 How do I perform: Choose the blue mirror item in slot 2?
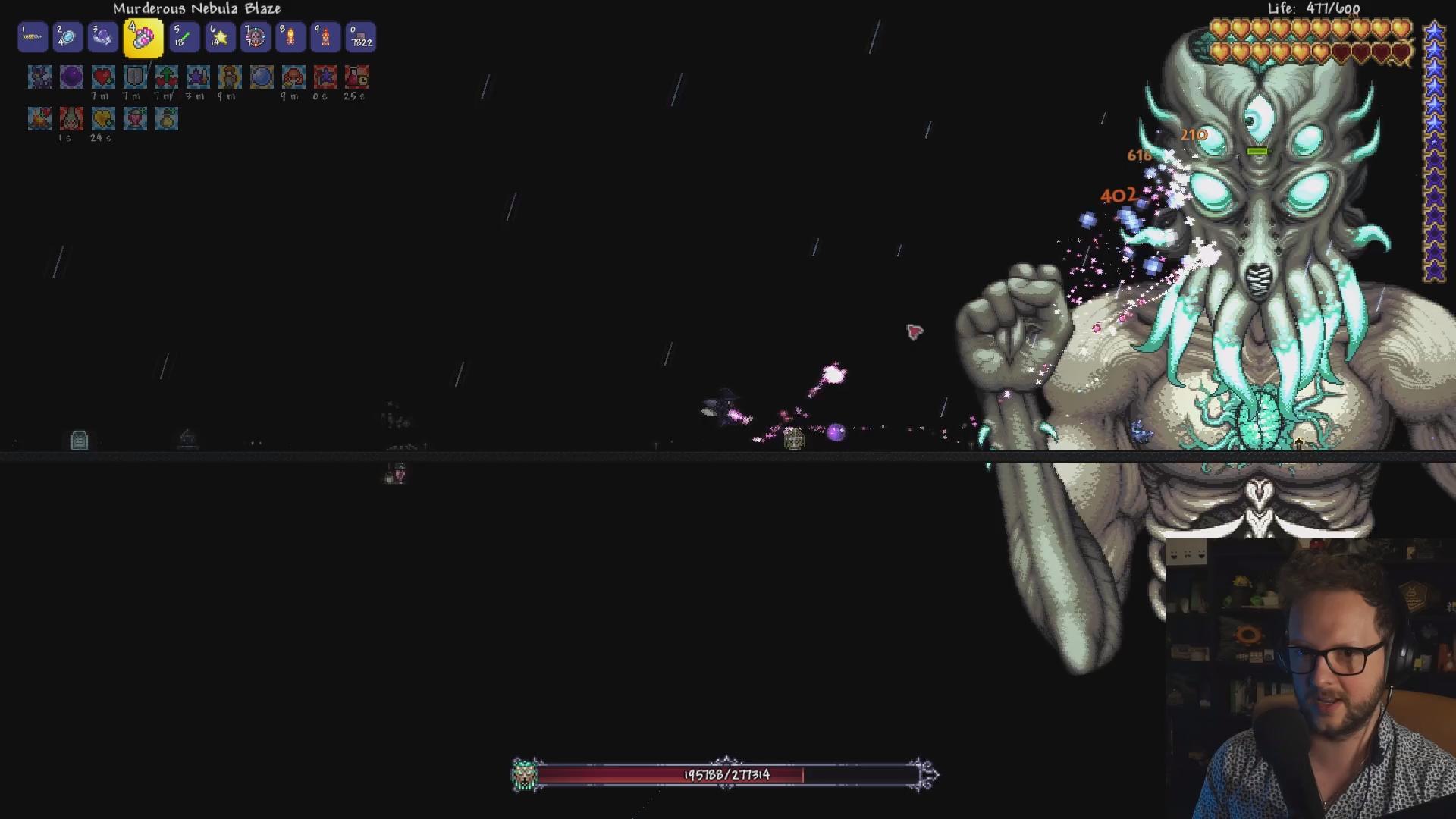click(x=67, y=37)
